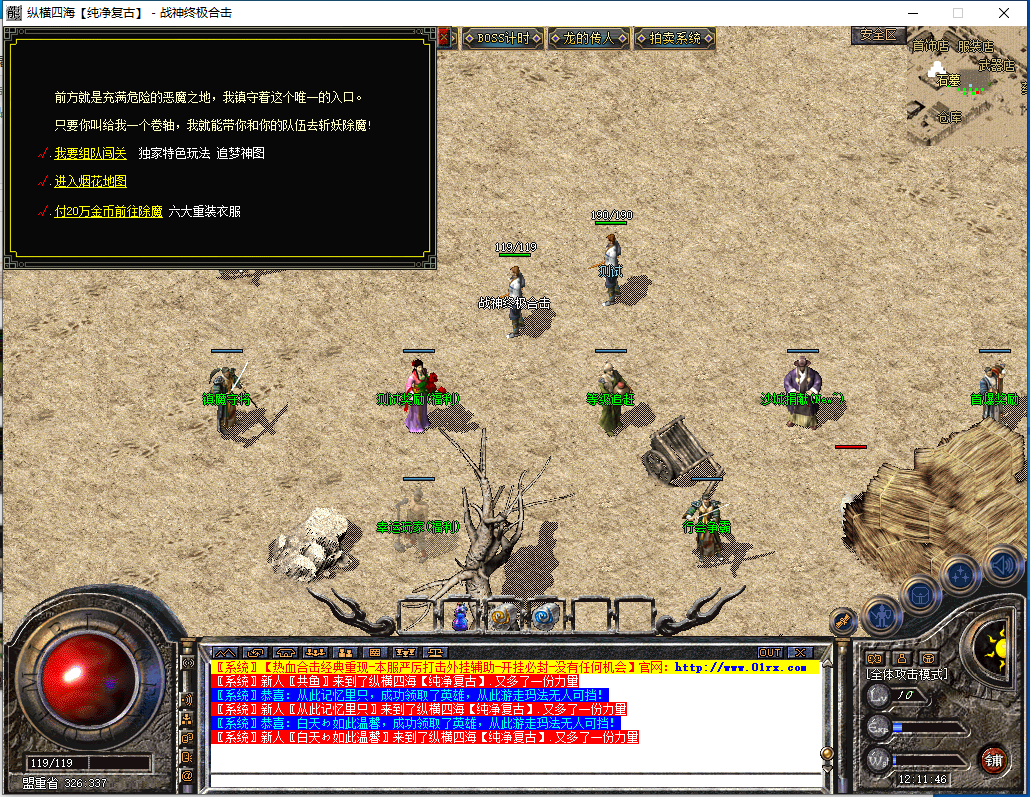The height and width of the screenshot is (797, 1030).
Task: Choose the 我要组队闯关 dialogue option
Action: 90,154
